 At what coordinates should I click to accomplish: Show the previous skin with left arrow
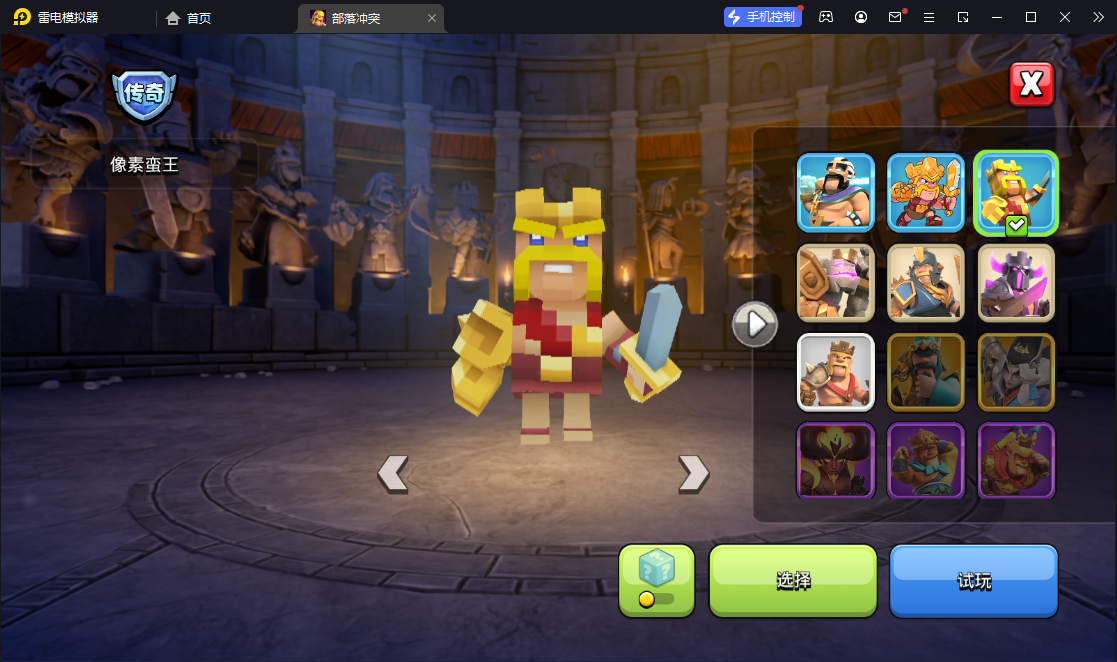[393, 473]
